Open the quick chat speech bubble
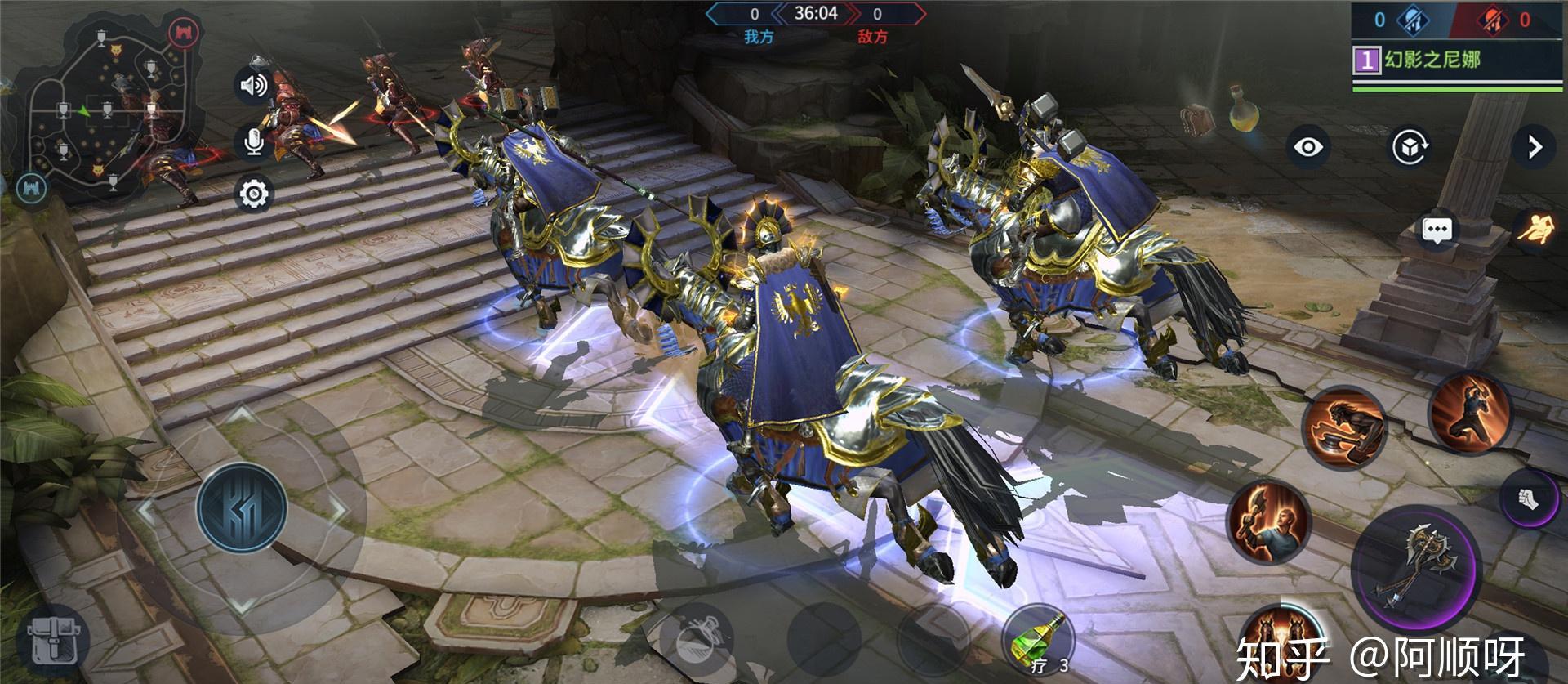 click(x=1437, y=230)
